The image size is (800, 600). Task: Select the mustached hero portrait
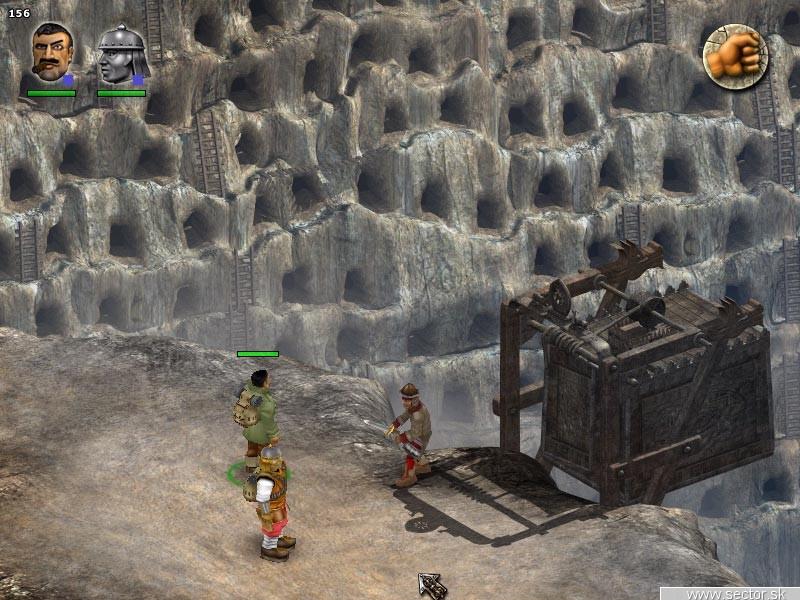point(51,54)
